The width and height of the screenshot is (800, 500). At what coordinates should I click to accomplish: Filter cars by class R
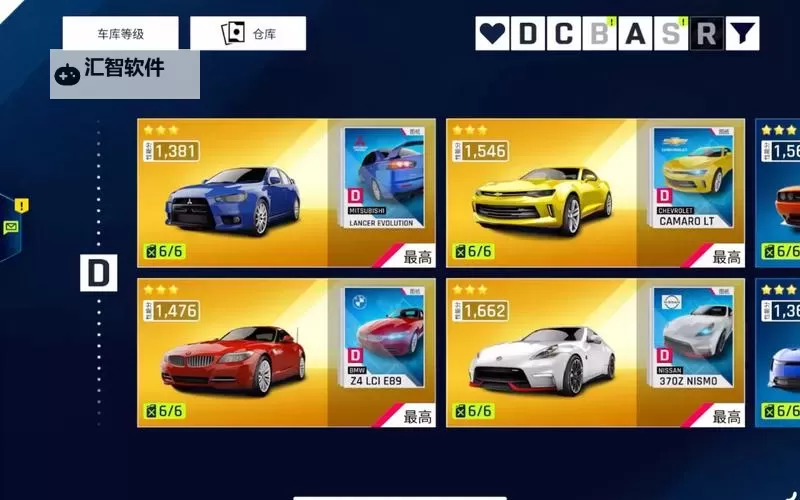(706, 34)
